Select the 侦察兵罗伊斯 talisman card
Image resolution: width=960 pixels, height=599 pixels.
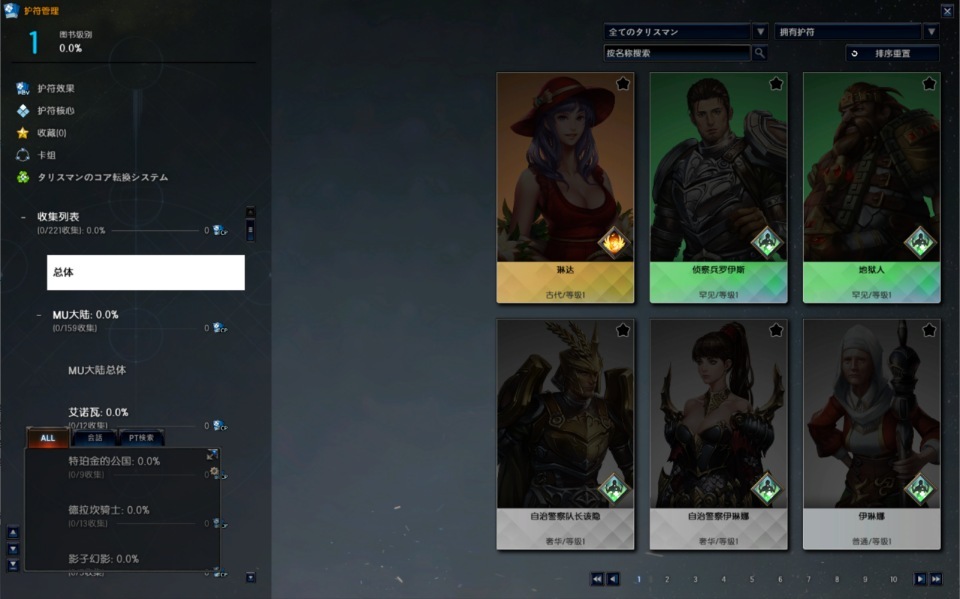point(718,185)
